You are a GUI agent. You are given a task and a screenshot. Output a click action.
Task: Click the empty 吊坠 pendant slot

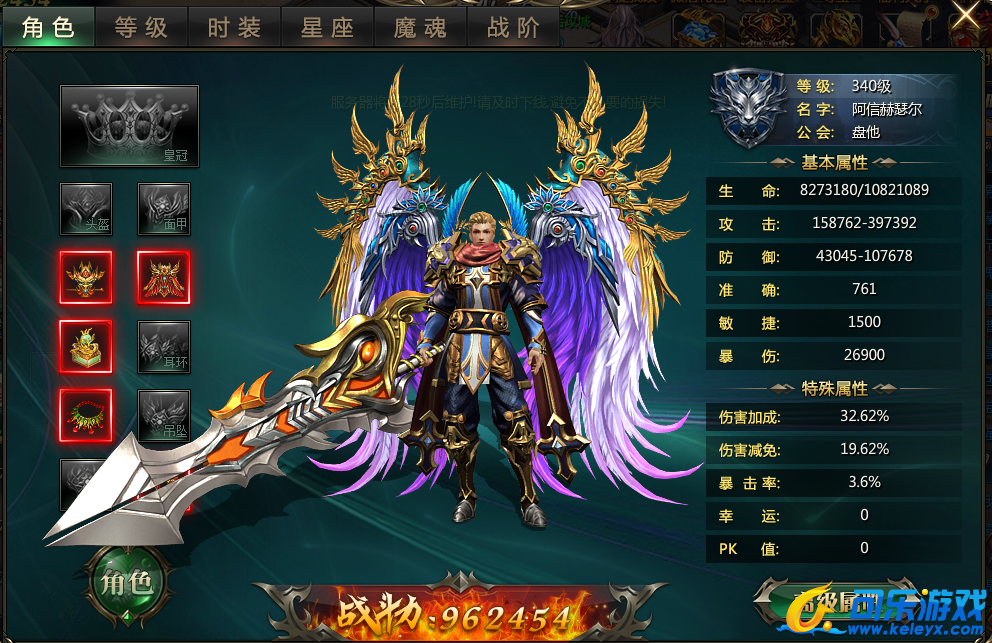point(163,415)
